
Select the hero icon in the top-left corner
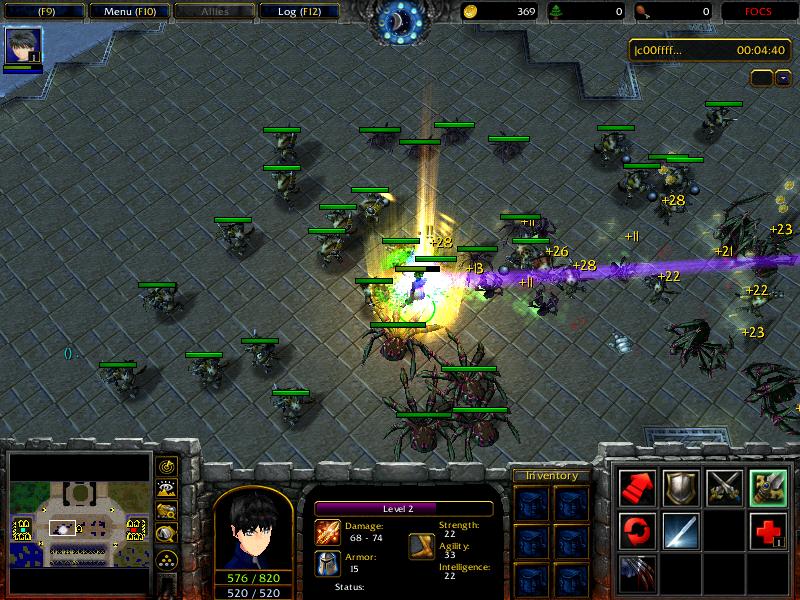click(21, 46)
